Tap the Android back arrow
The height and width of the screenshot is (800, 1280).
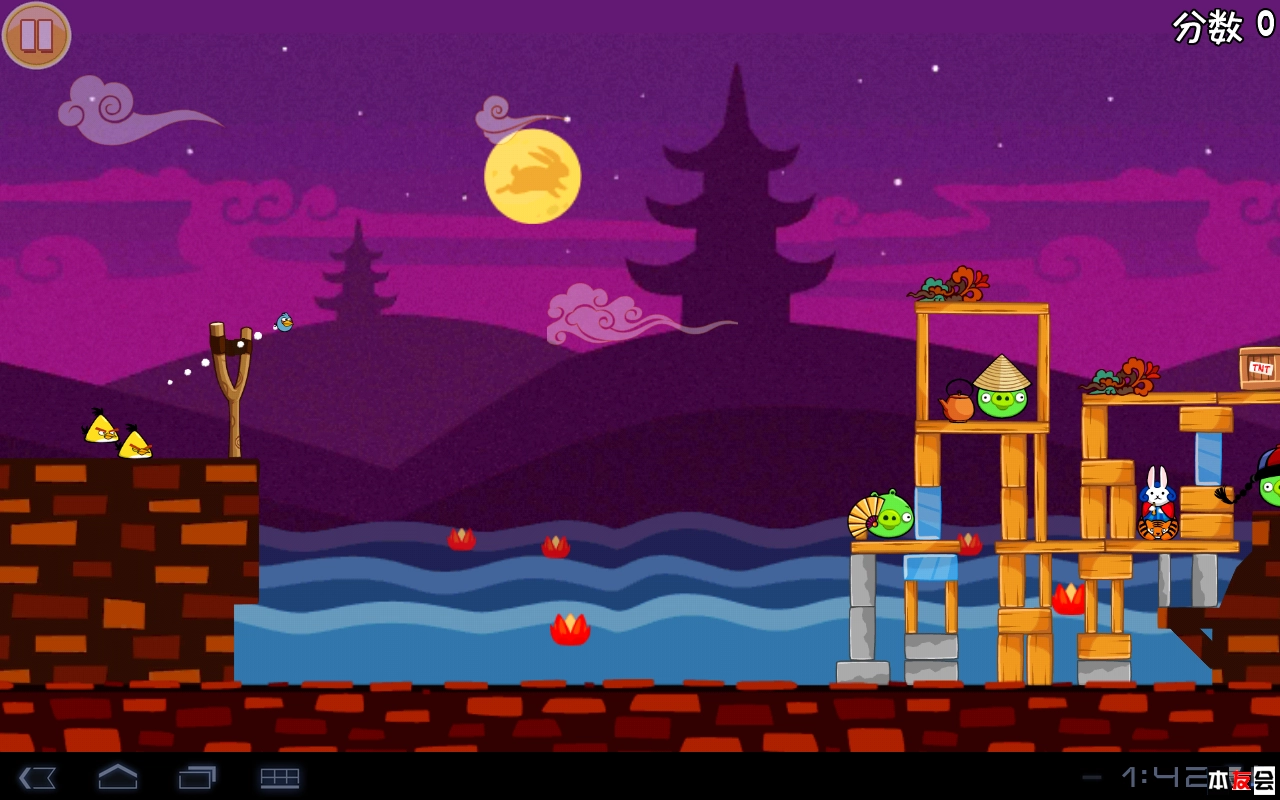pos(37,777)
